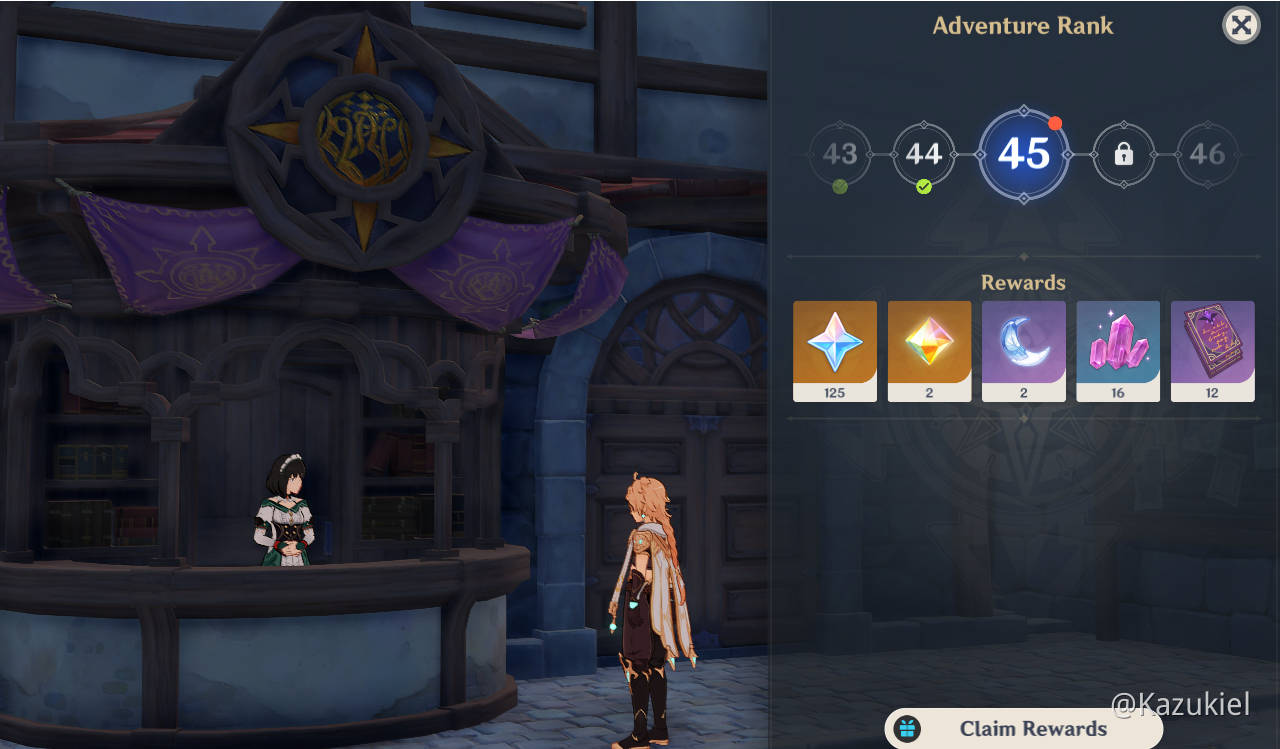
Task: Click the lock icon on the locked rank node
Action: (1123, 155)
